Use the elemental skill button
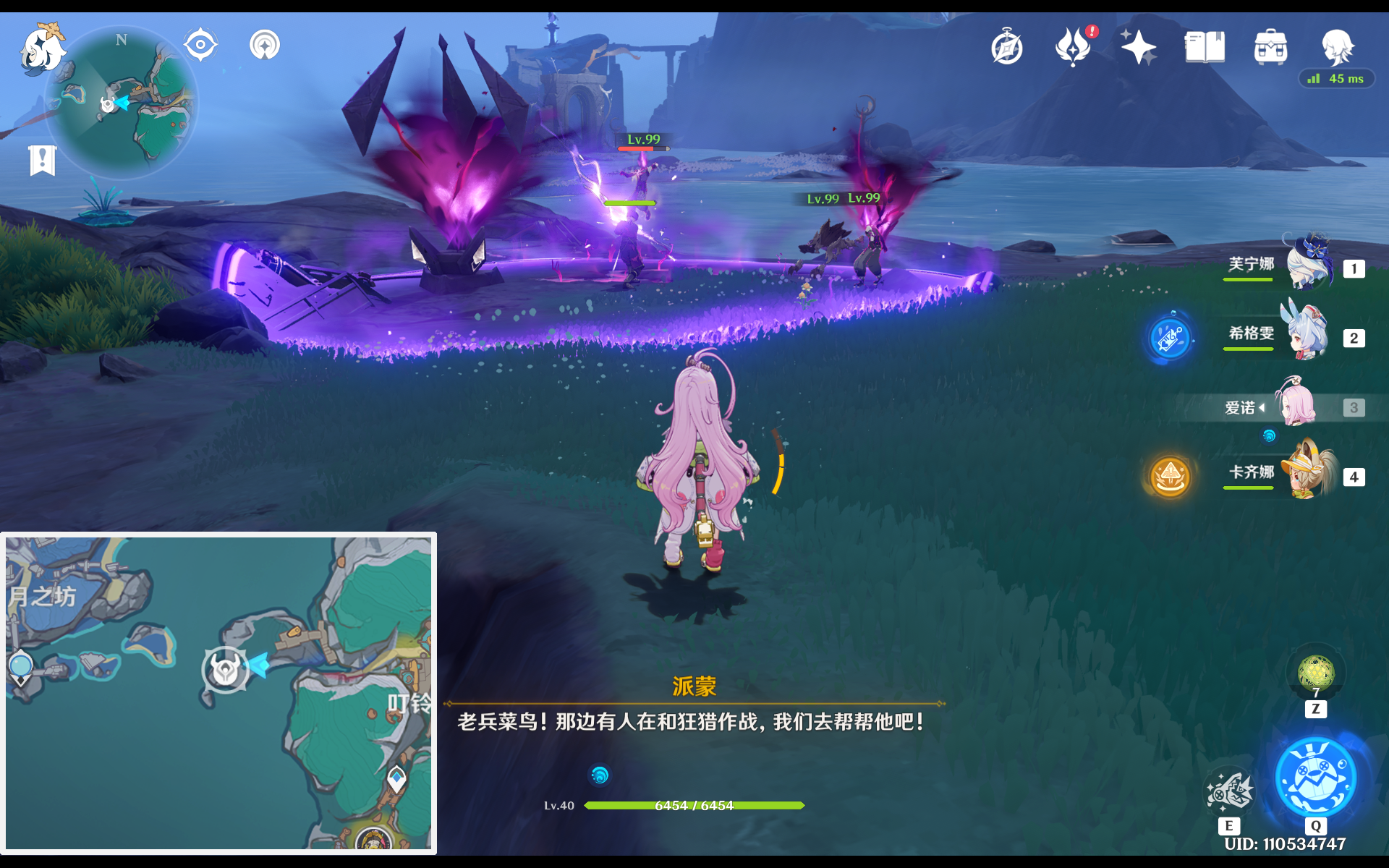Image resolution: width=1389 pixels, height=868 pixels. tap(1229, 791)
